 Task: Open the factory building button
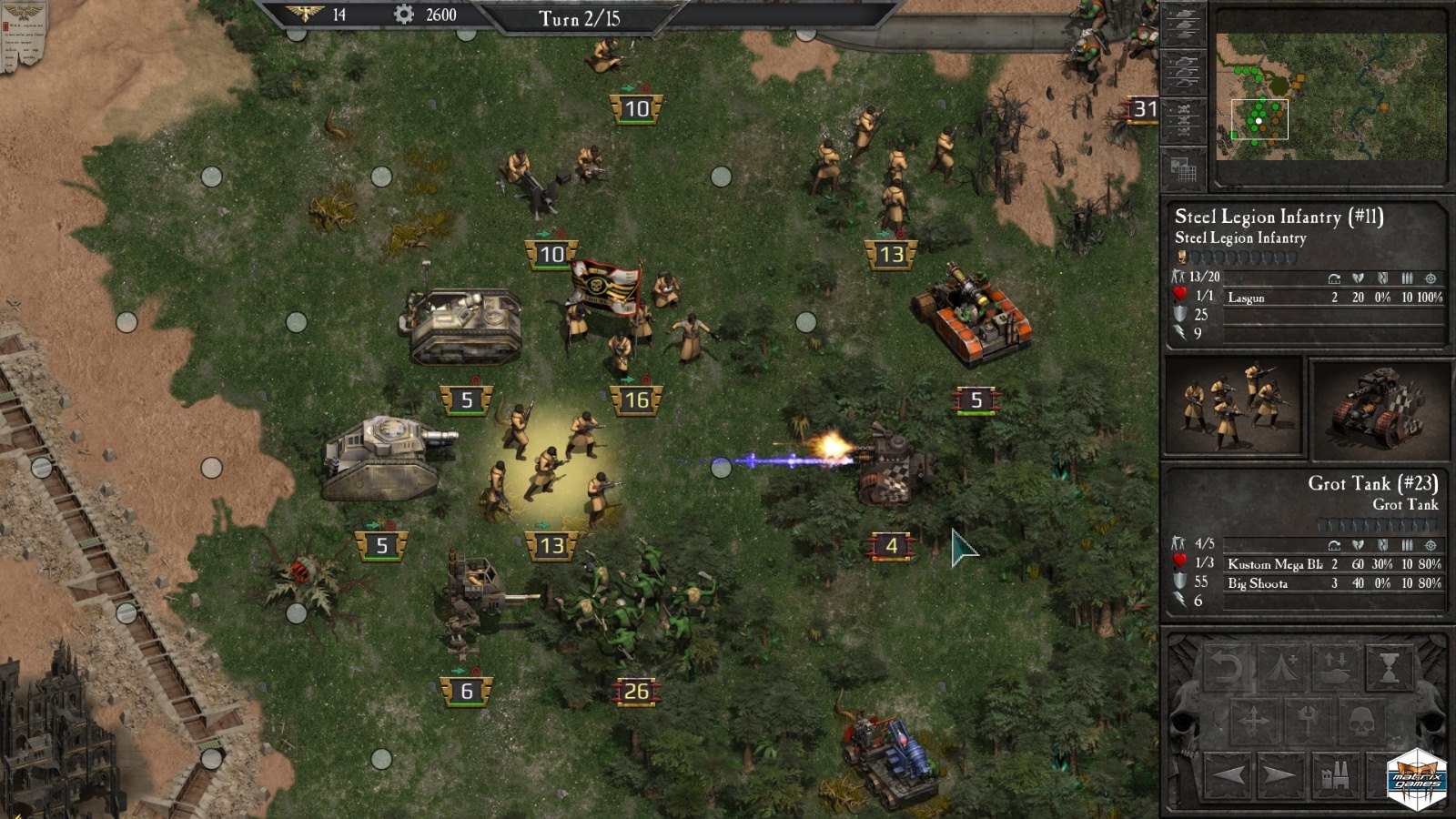pos(1334,775)
